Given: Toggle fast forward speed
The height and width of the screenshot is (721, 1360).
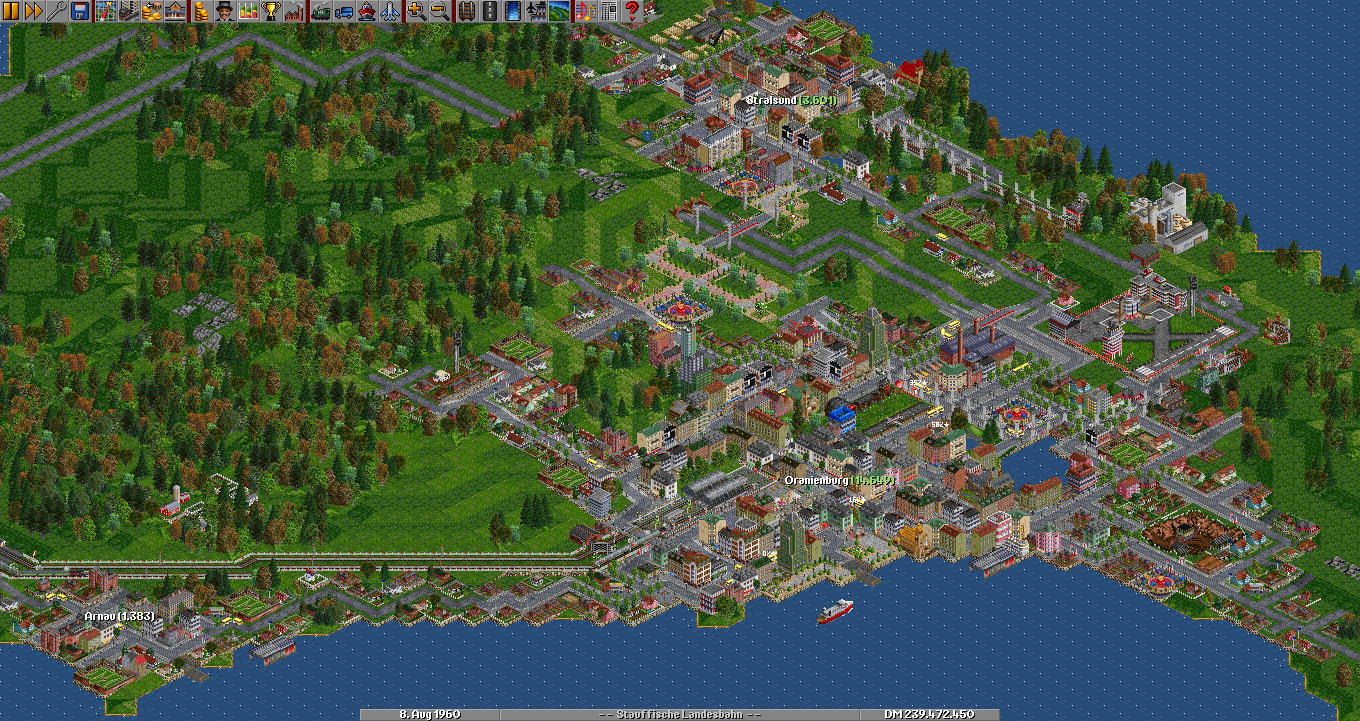Looking at the screenshot, I should [33, 11].
